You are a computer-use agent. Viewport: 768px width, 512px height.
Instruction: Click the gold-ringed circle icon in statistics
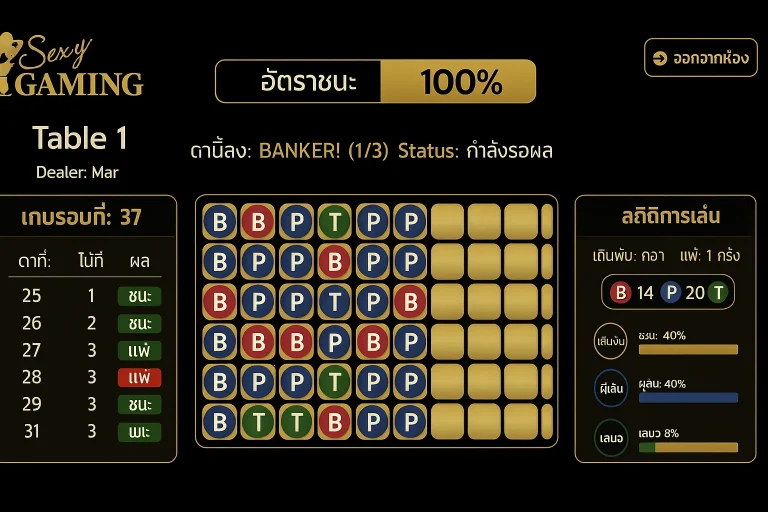pyautogui.click(x=610, y=341)
